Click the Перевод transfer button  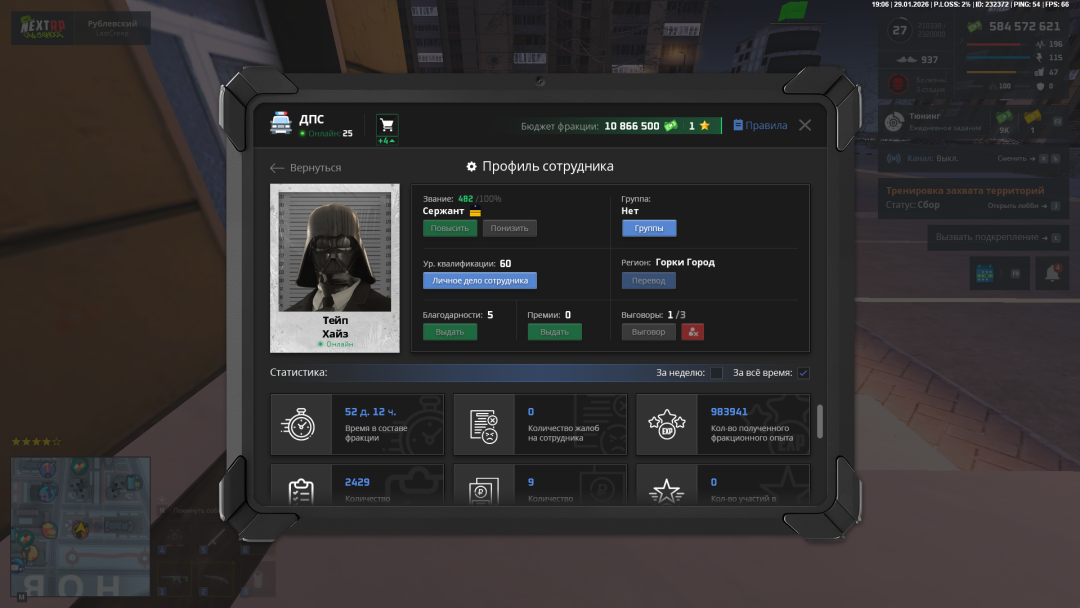click(x=649, y=281)
